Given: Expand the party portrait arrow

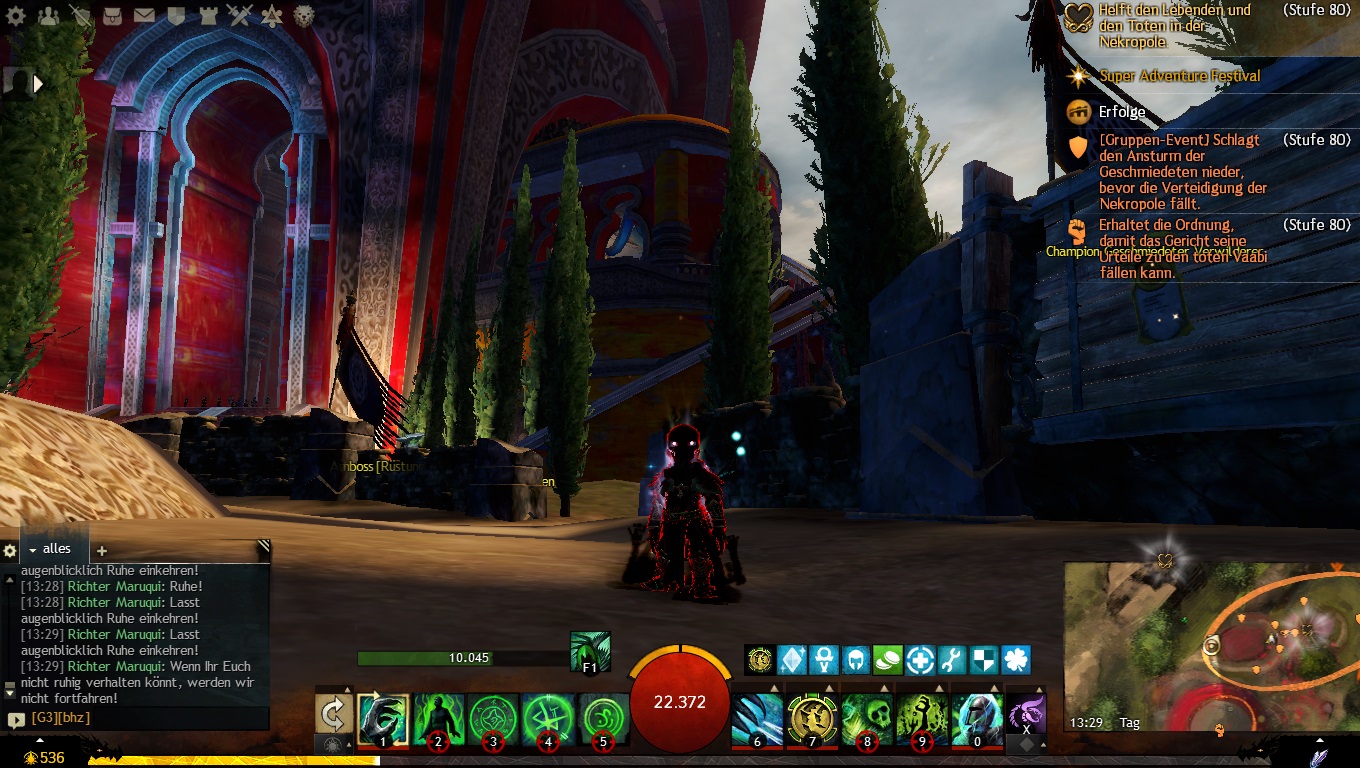Looking at the screenshot, I should [x=39, y=84].
